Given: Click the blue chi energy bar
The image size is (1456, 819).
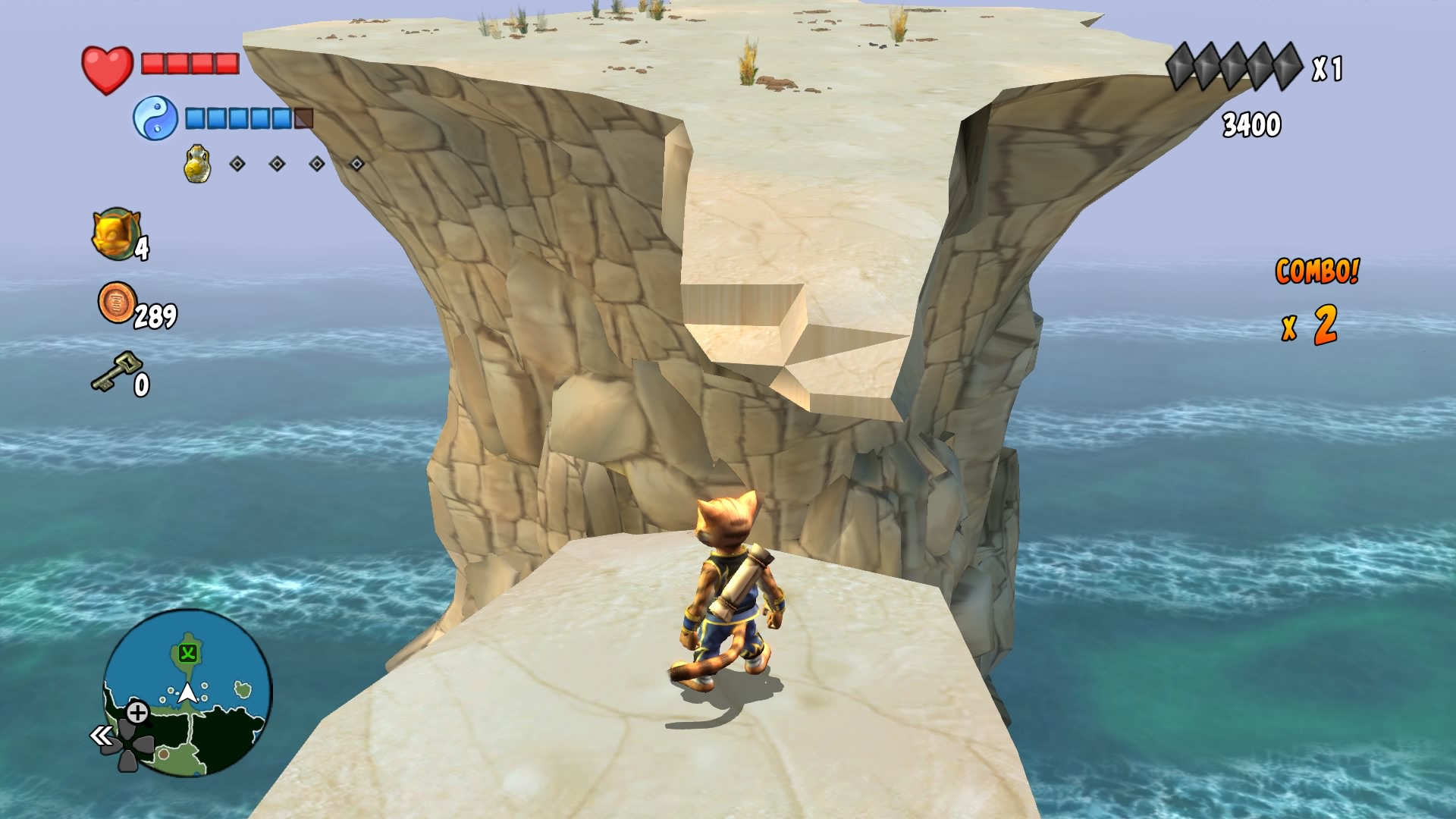Looking at the screenshot, I should tap(239, 119).
